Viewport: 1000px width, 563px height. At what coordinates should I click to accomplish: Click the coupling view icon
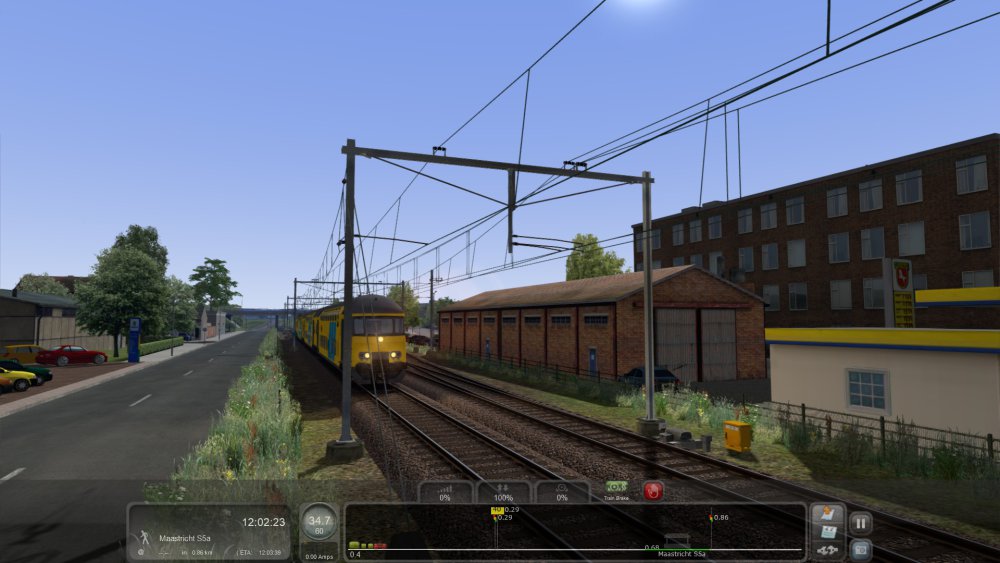[827, 549]
